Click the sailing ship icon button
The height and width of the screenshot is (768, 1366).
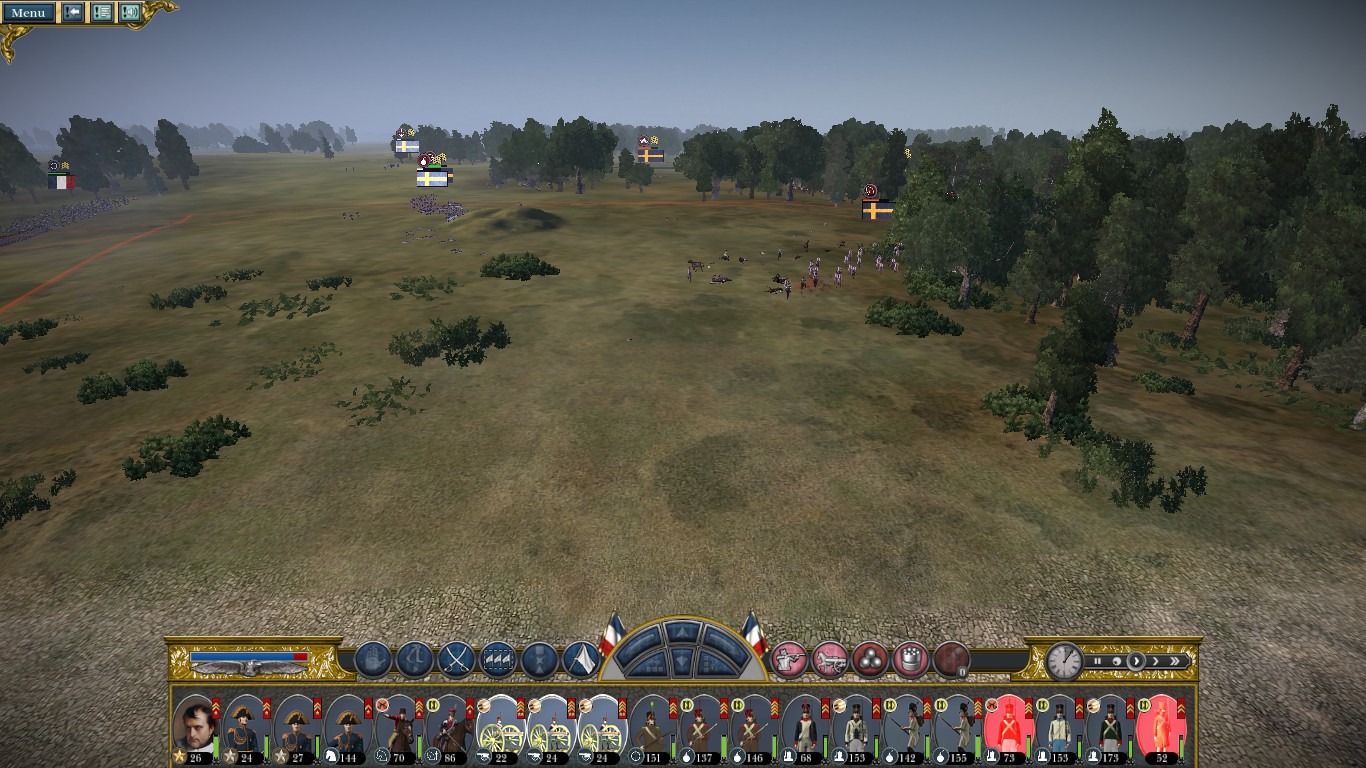tap(373, 659)
